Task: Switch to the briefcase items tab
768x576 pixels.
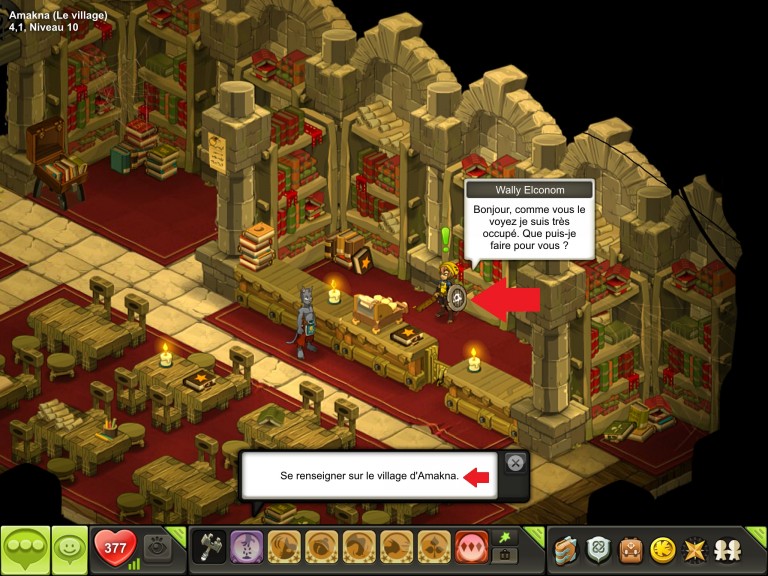Action: [507, 556]
